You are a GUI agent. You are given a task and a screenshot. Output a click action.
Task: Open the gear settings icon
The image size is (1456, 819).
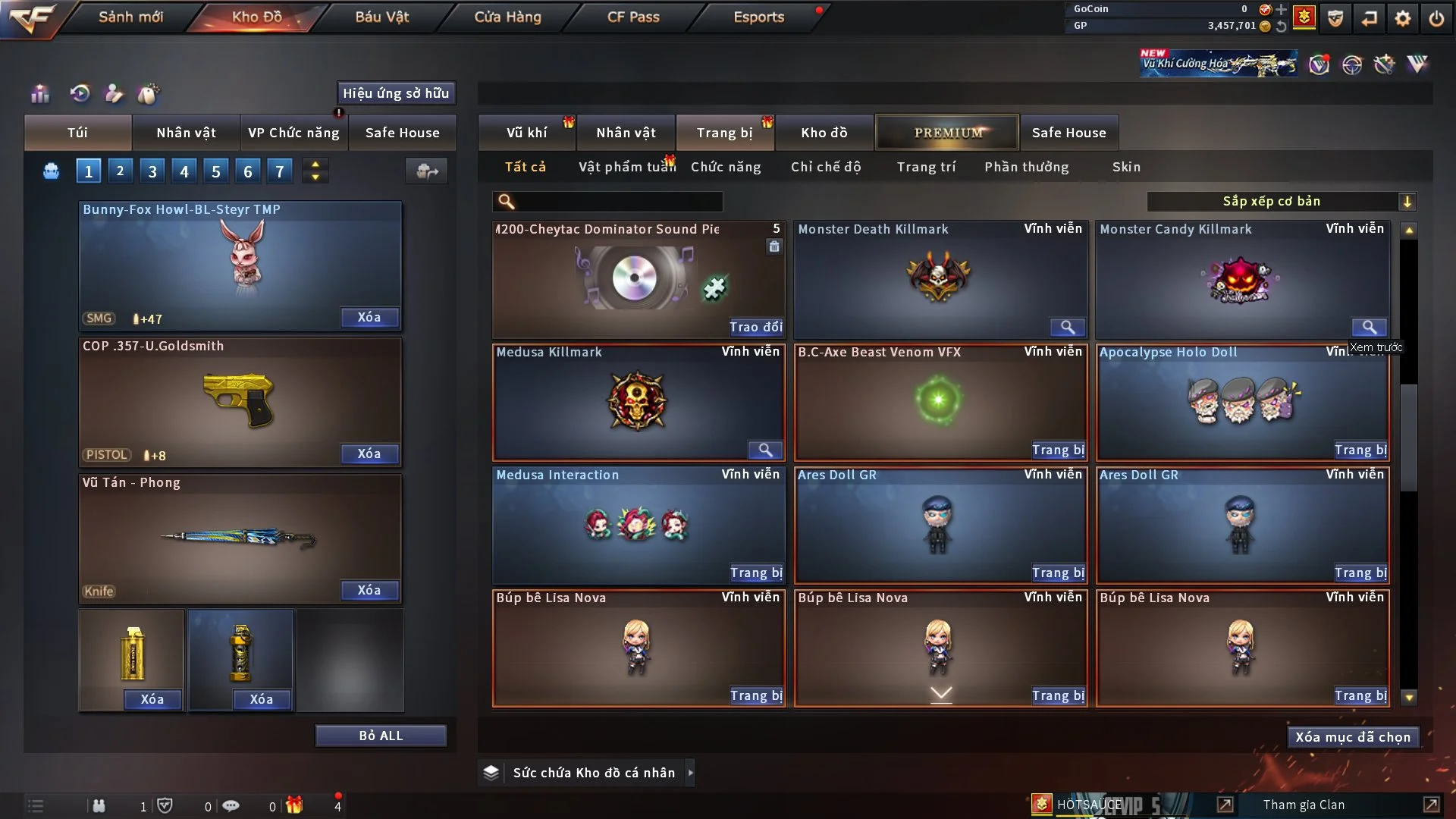pos(1402,18)
